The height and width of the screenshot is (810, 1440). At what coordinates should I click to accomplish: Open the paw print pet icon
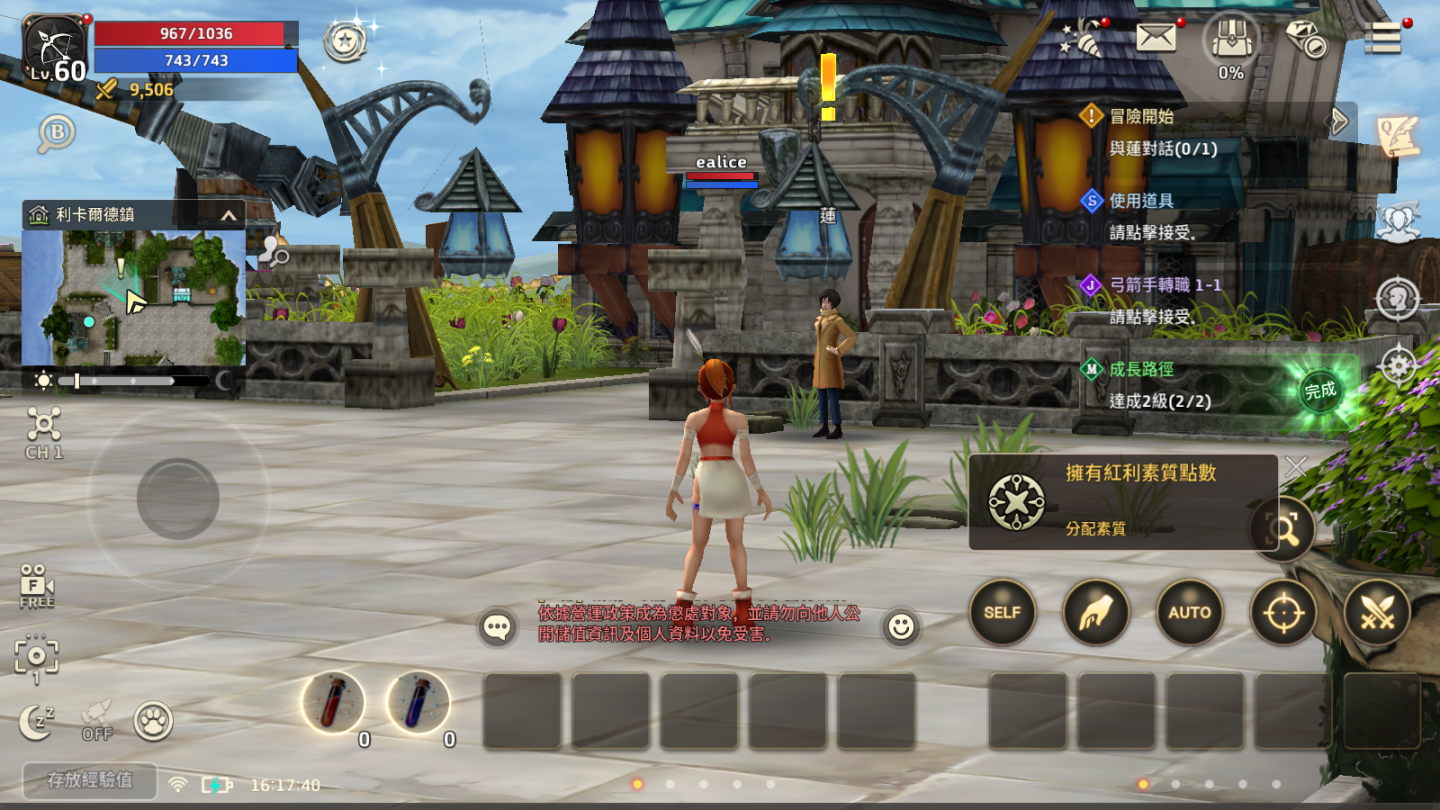pyautogui.click(x=153, y=721)
